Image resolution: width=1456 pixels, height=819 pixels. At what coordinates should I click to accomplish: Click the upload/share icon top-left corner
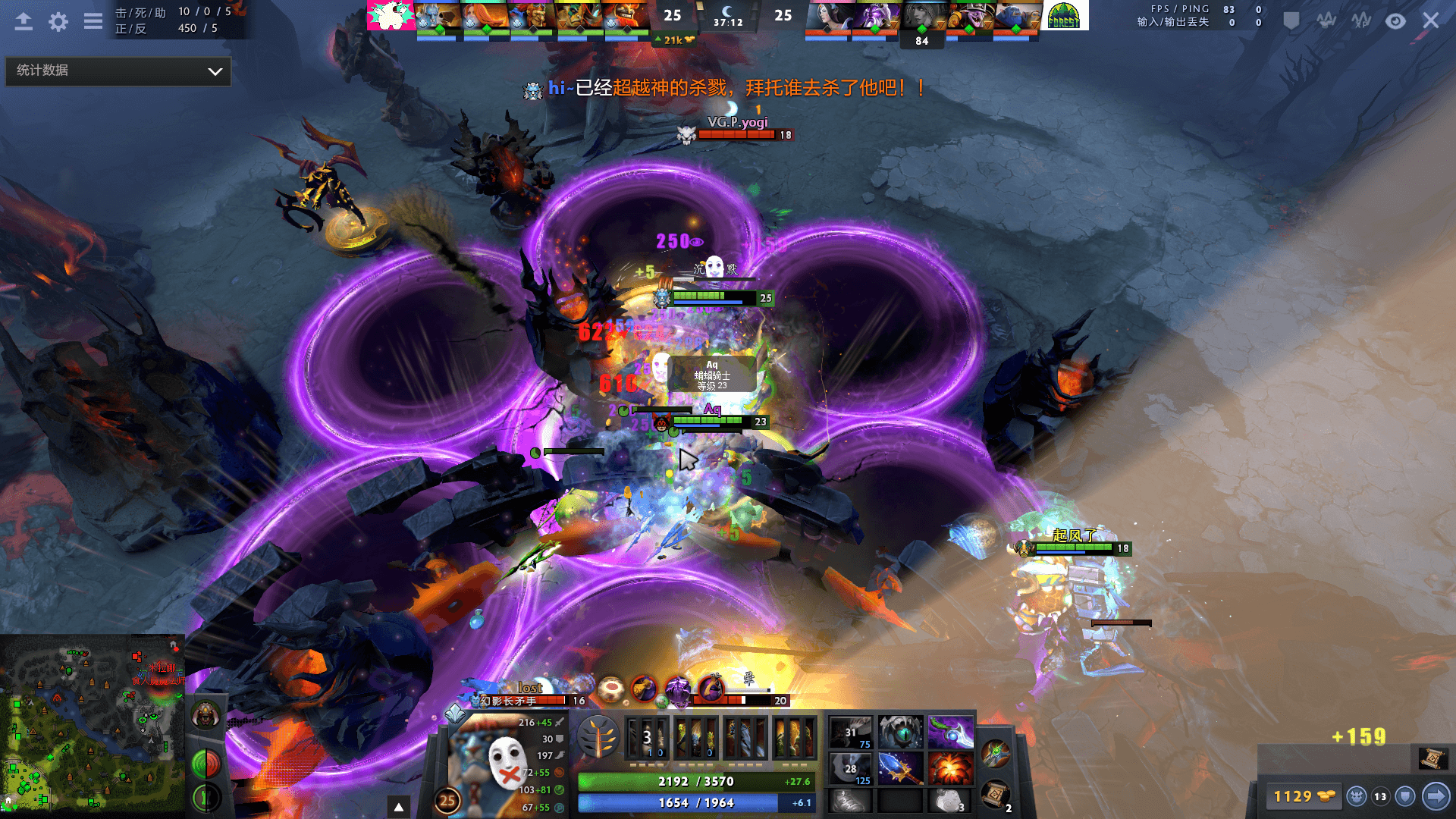pos(23,21)
